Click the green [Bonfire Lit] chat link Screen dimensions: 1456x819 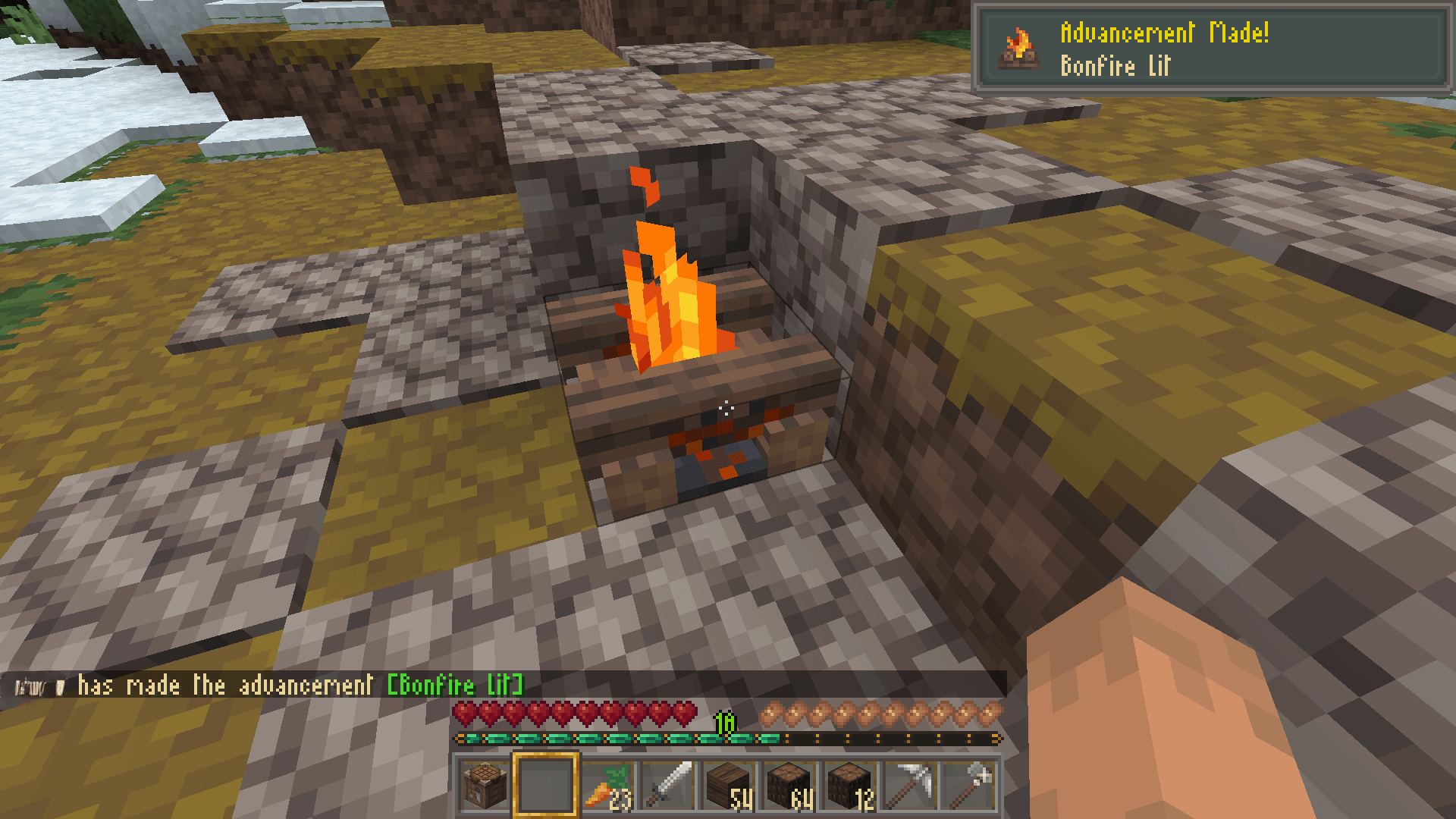(x=455, y=686)
